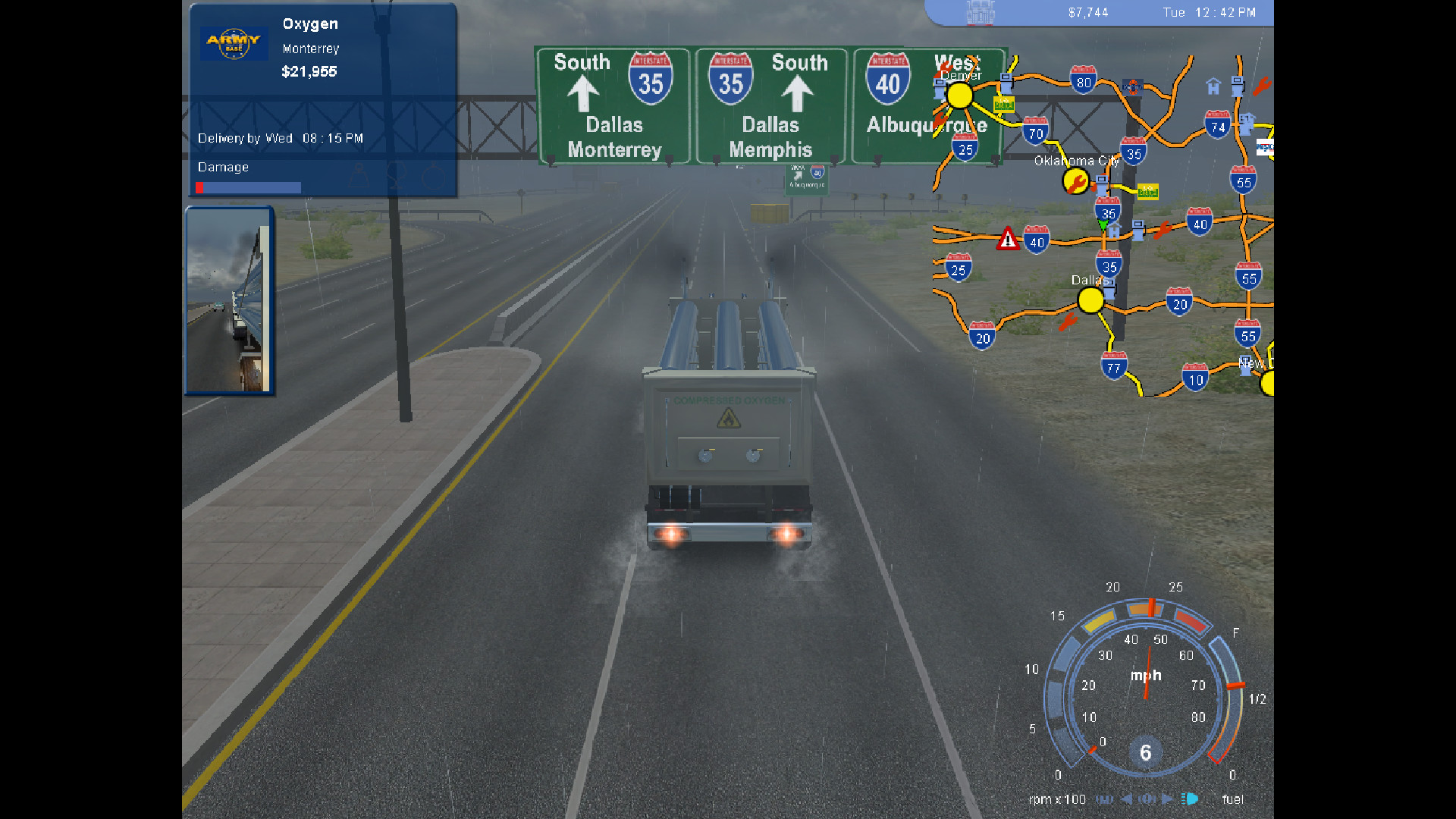The width and height of the screenshot is (1456, 819).
Task: Click the Oklahoma City marker on the map
Action: [x=1075, y=181]
